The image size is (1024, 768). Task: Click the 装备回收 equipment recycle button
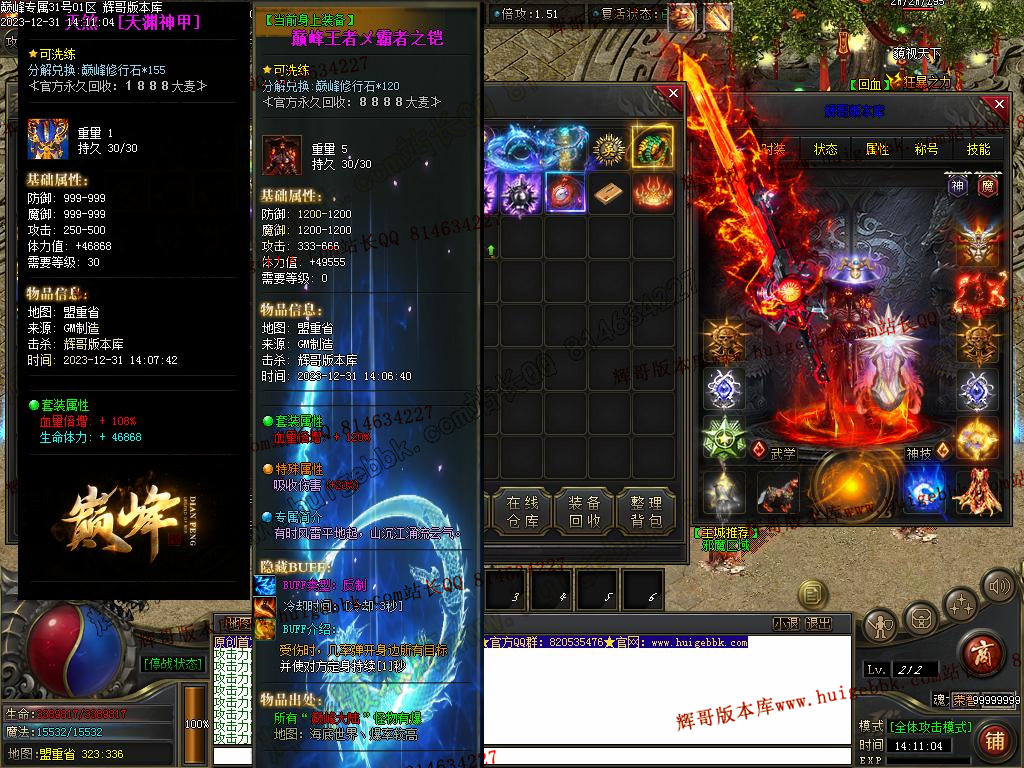[584, 511]
